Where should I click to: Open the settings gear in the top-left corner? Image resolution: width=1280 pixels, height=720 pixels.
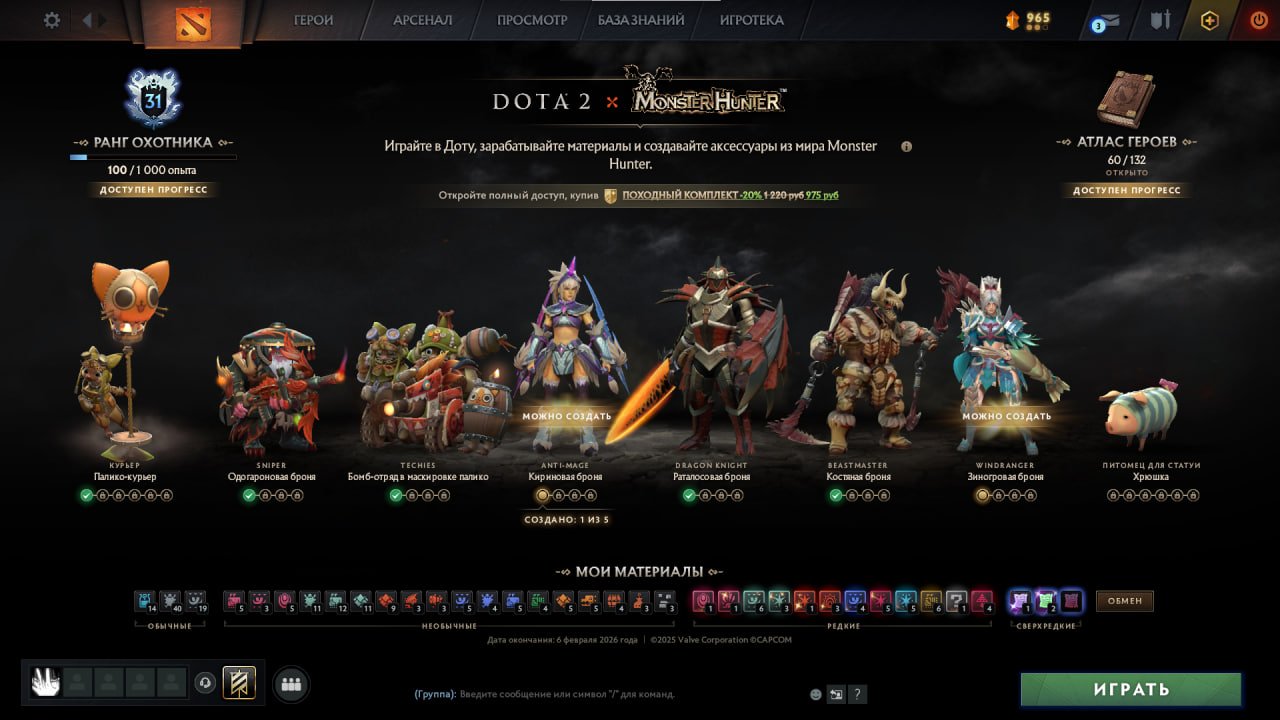pos(51,19)
